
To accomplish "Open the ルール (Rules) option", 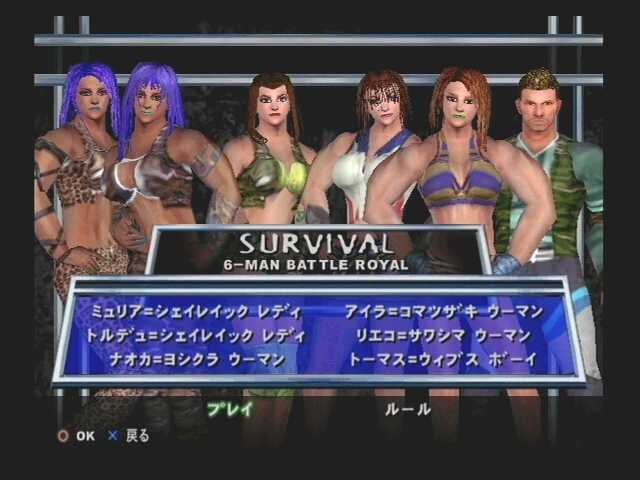I will tap(408, 409).
